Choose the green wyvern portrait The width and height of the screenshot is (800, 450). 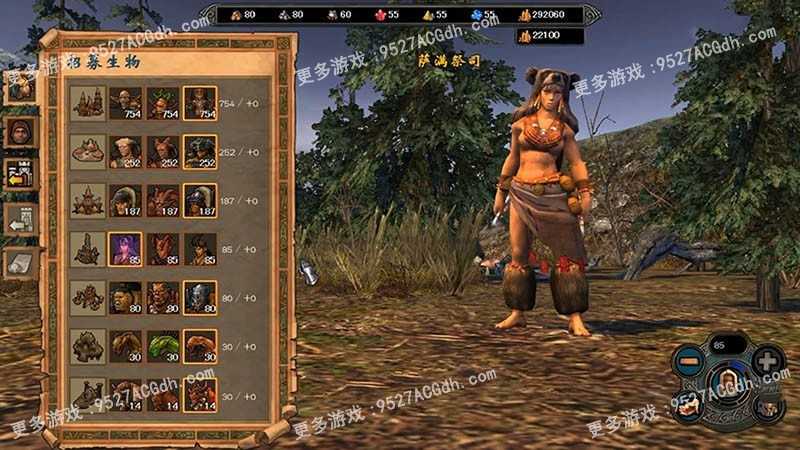(x=162, y=345)
